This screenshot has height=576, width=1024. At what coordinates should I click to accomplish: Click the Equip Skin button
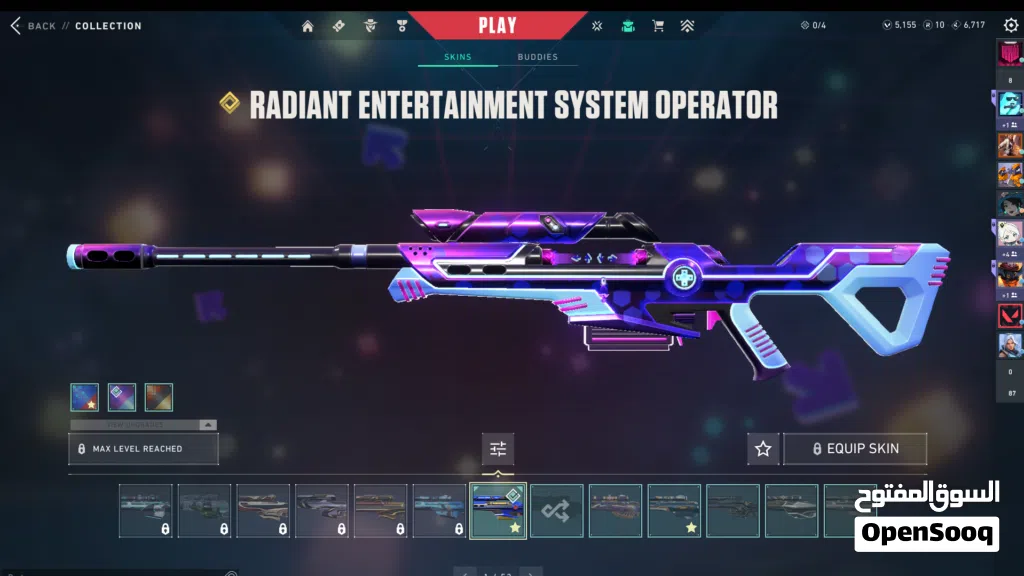855,449
